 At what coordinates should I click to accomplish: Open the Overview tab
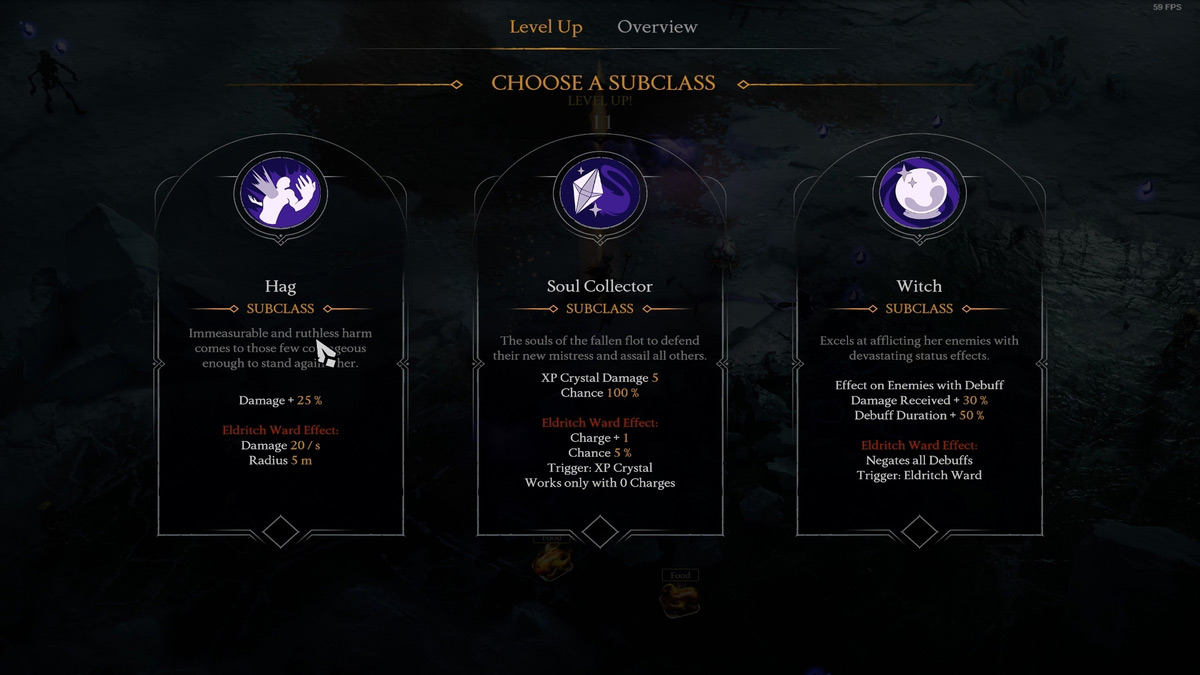pyautogui.click(x=657, y=27)
